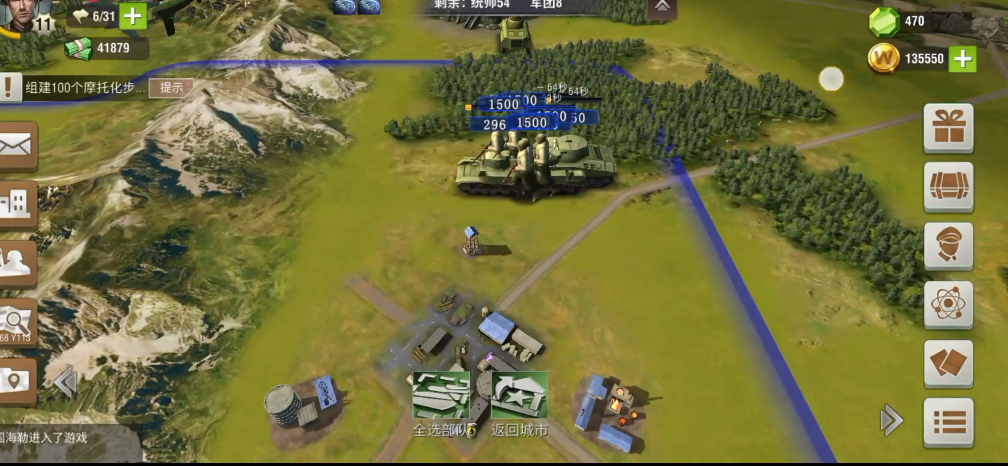Open the map coordinate search
The width and height of the screenshot is (1008, 466).
(17, 321)
